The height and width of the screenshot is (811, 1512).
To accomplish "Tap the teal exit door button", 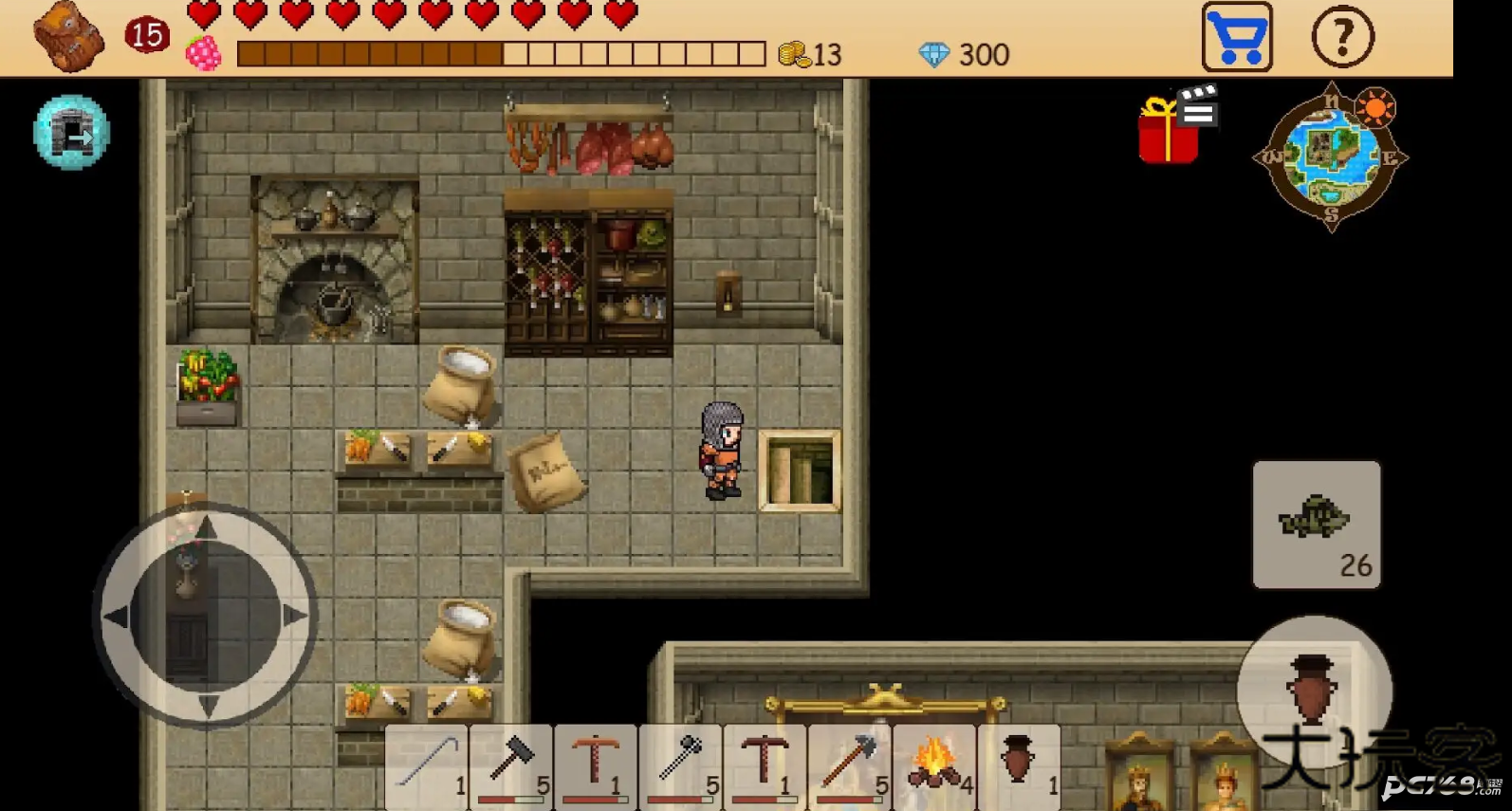I will (x=72, y=133).
